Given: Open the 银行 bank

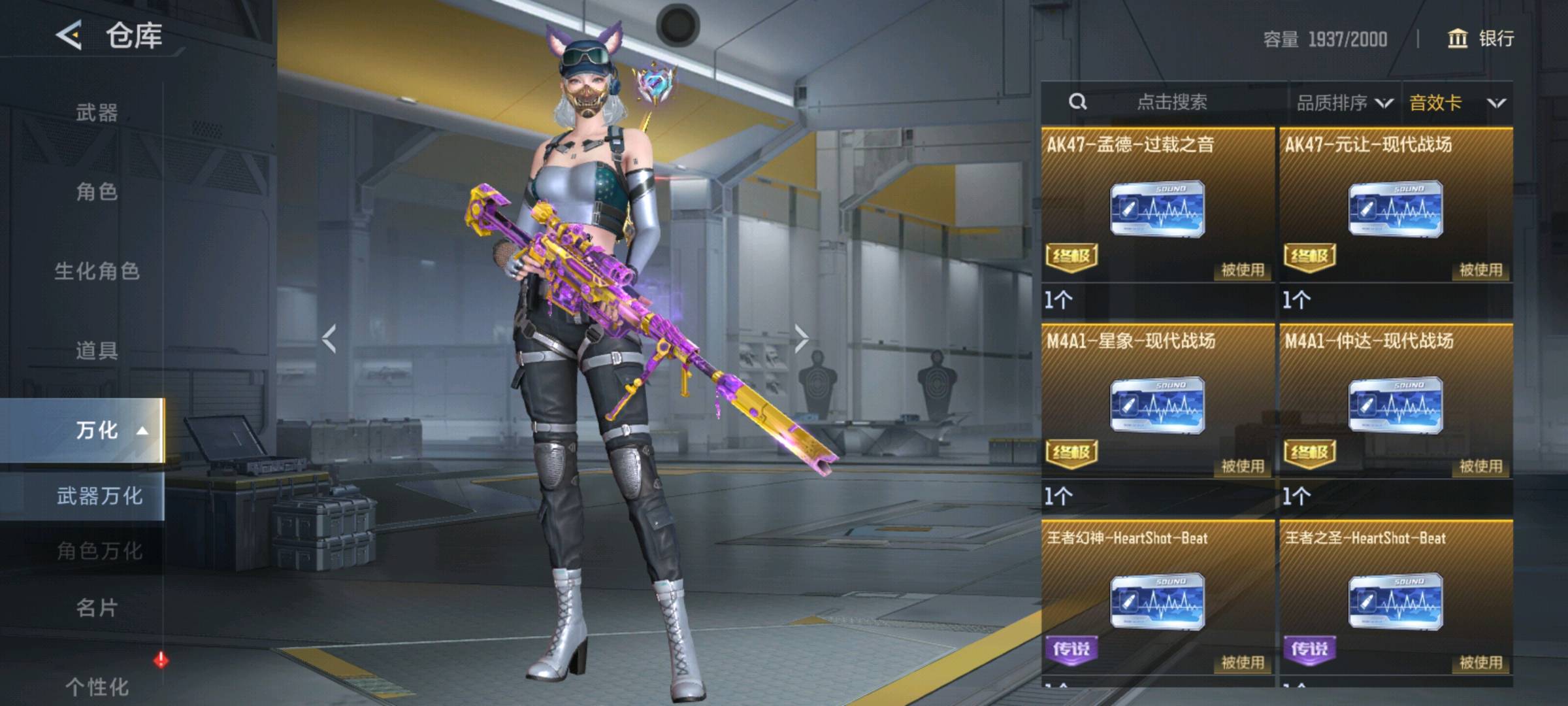Looking at the screenshot, I should click(x=1480, y=39).
